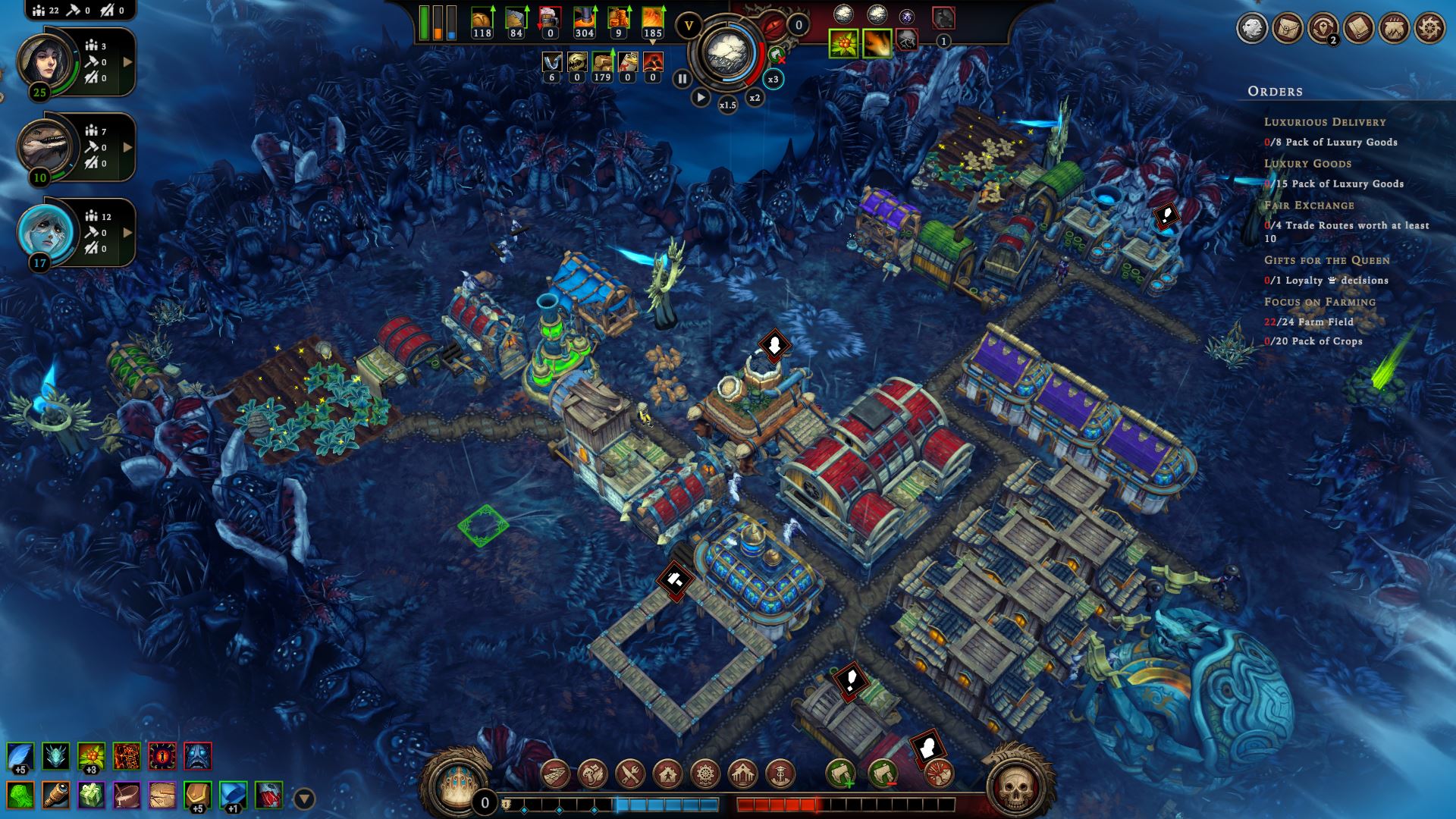The height and width of the screenshot is (819, 1456).
Task: Set game speed to x1.5
Action: pyautogui.click(x=727, y=105)
